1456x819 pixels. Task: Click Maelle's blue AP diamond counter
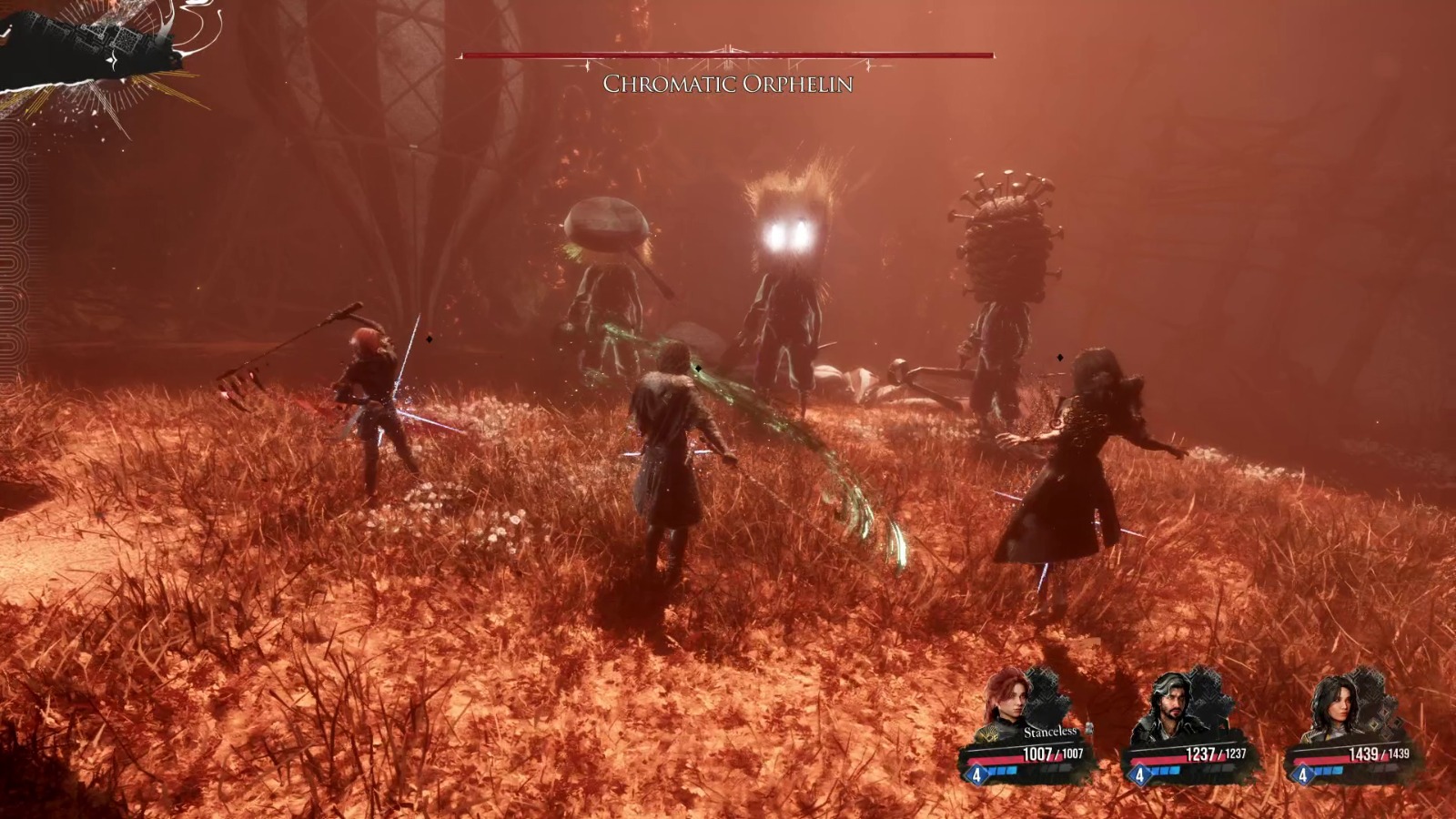tap(976, 773)
